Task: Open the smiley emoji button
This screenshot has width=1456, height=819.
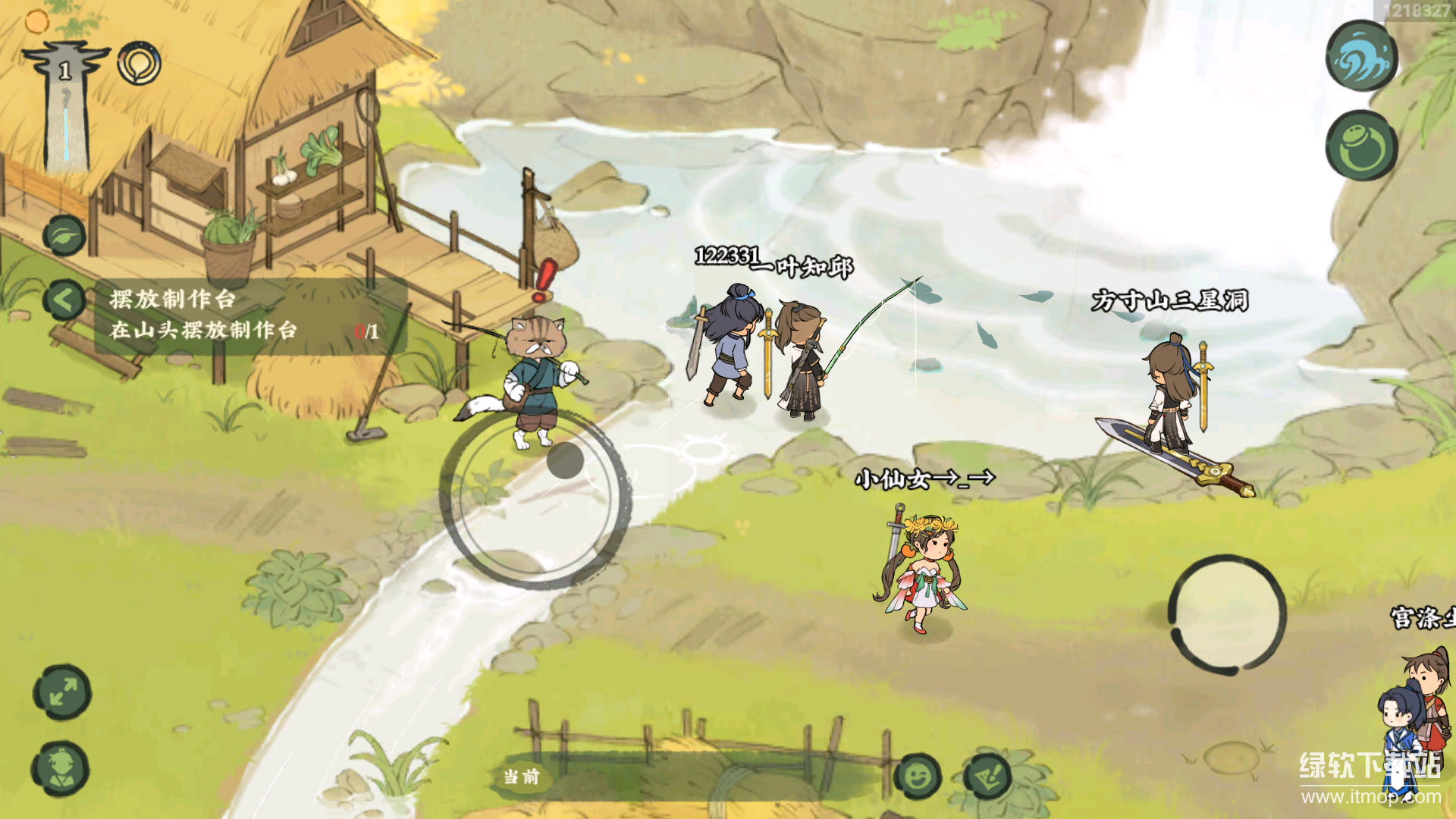Action: [x=918, y=777]
